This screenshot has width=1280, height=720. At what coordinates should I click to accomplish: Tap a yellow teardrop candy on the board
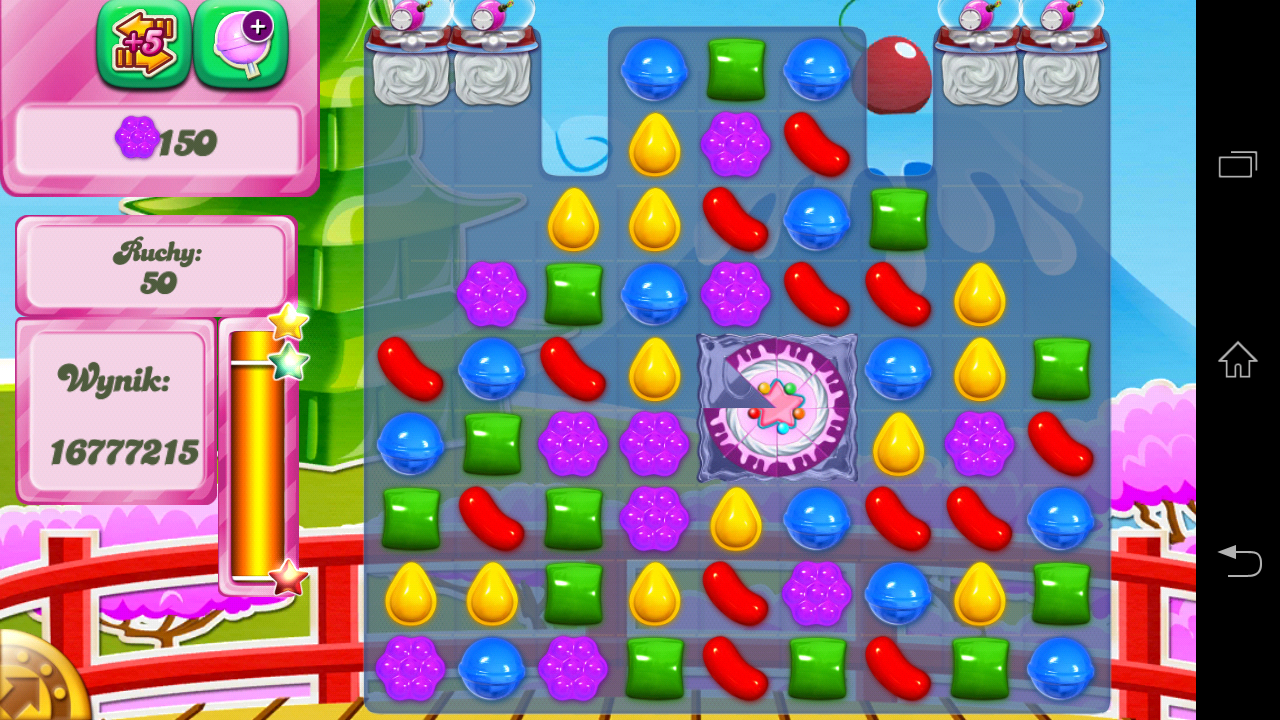pos(655,145)
